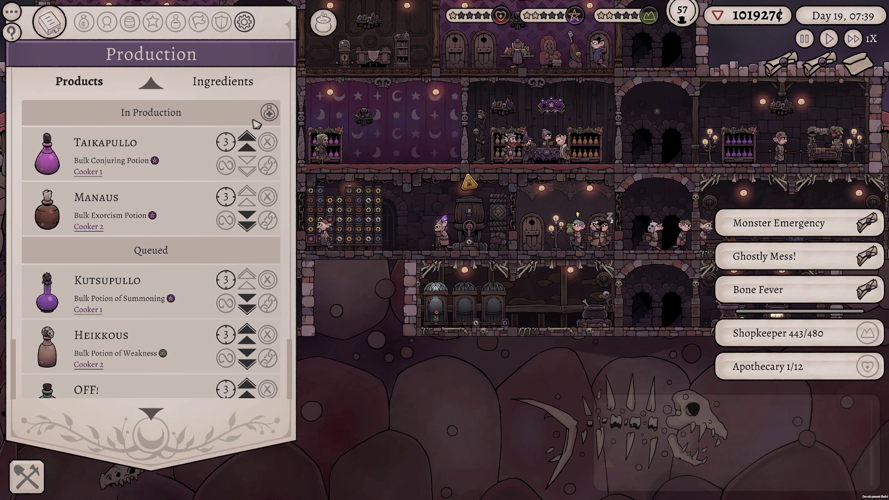Pause the game
The width and height of the screenshot is (889, 500).
click(x=804, y=38)
